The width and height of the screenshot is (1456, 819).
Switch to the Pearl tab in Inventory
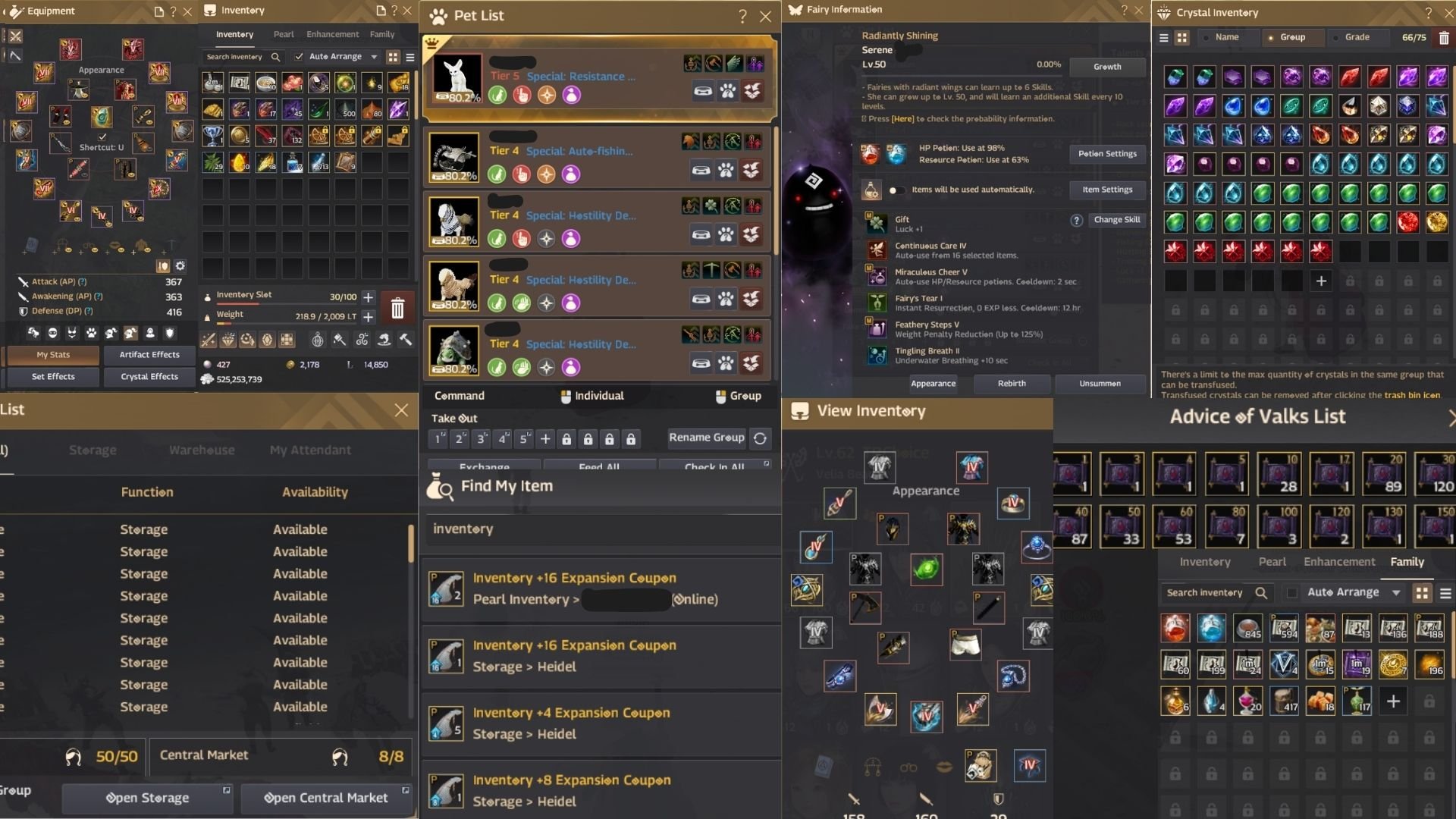tap(284, 34)
